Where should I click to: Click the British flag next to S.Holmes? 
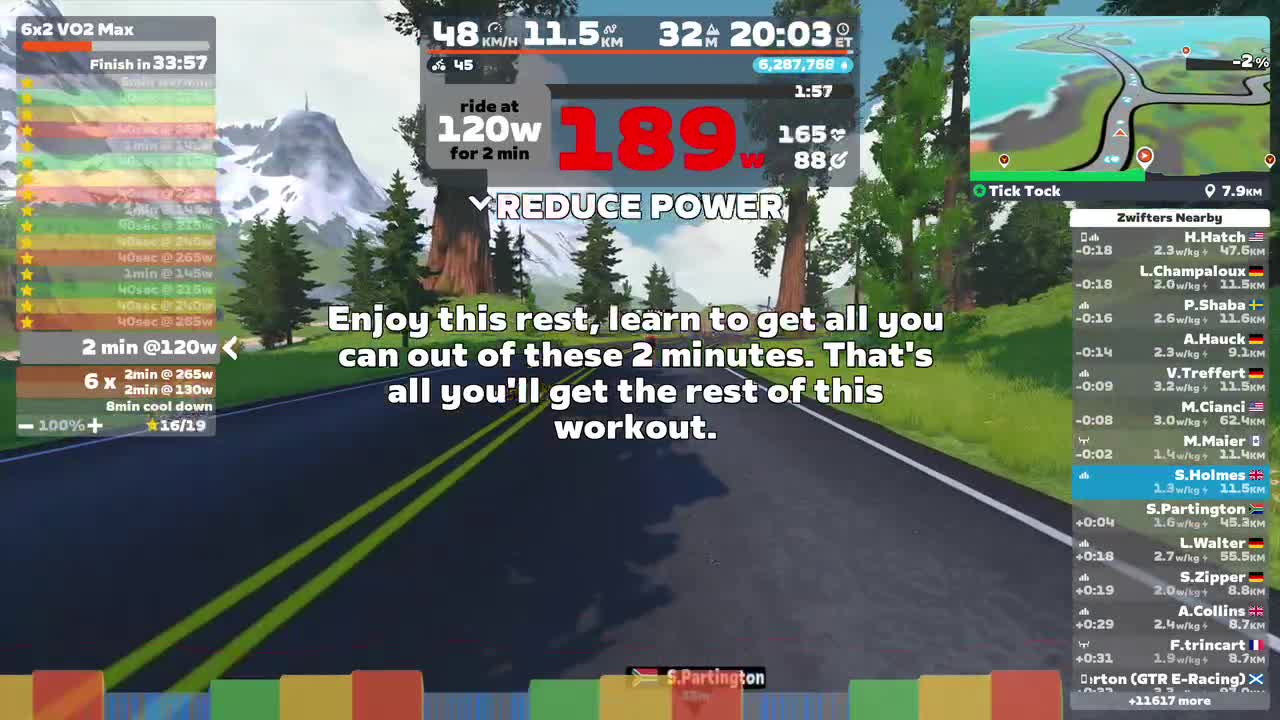[x=1254, y=475]
